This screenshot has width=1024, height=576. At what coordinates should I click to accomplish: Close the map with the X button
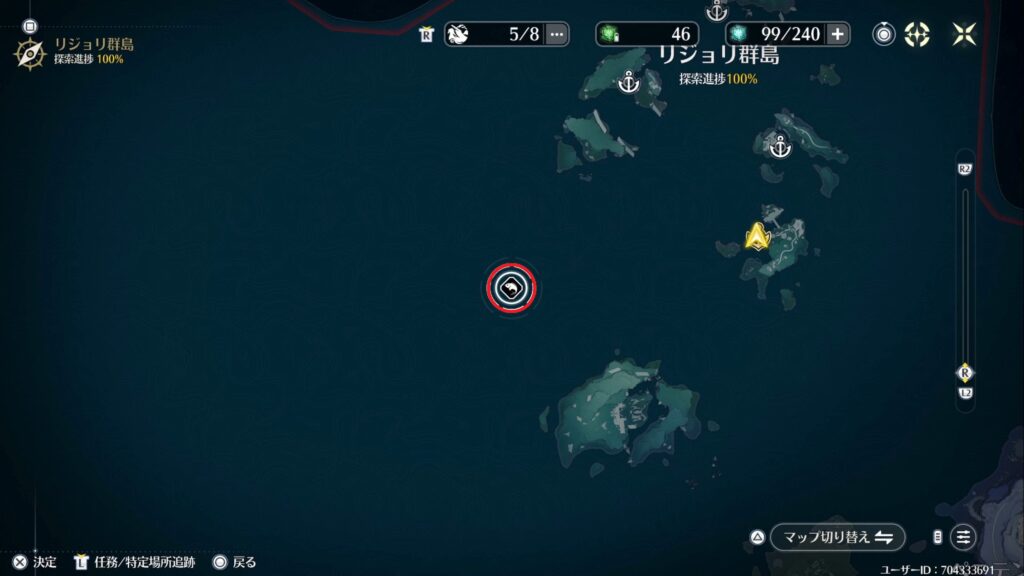coord(964,34)
